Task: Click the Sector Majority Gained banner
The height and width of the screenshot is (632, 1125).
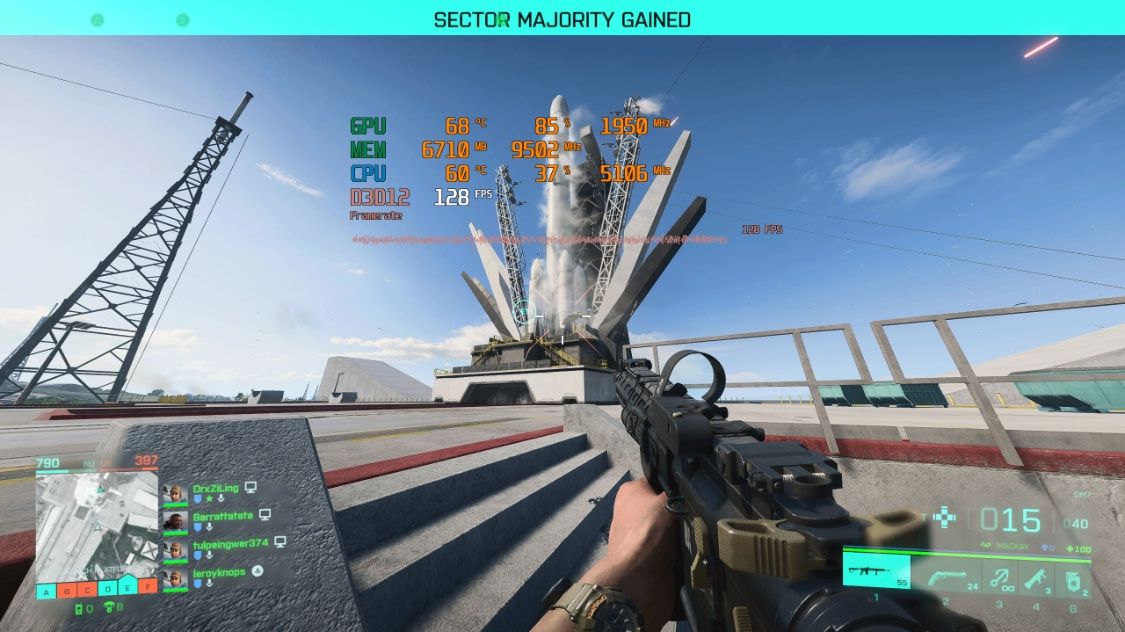Action: [x=562, y=19]
